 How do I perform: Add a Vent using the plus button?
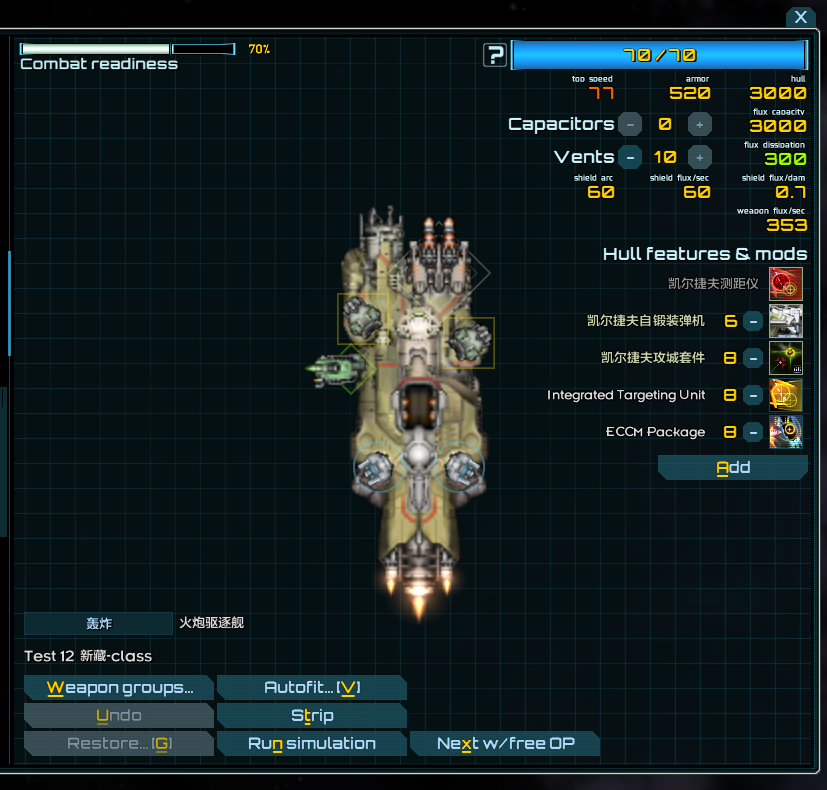pos(700,157)
